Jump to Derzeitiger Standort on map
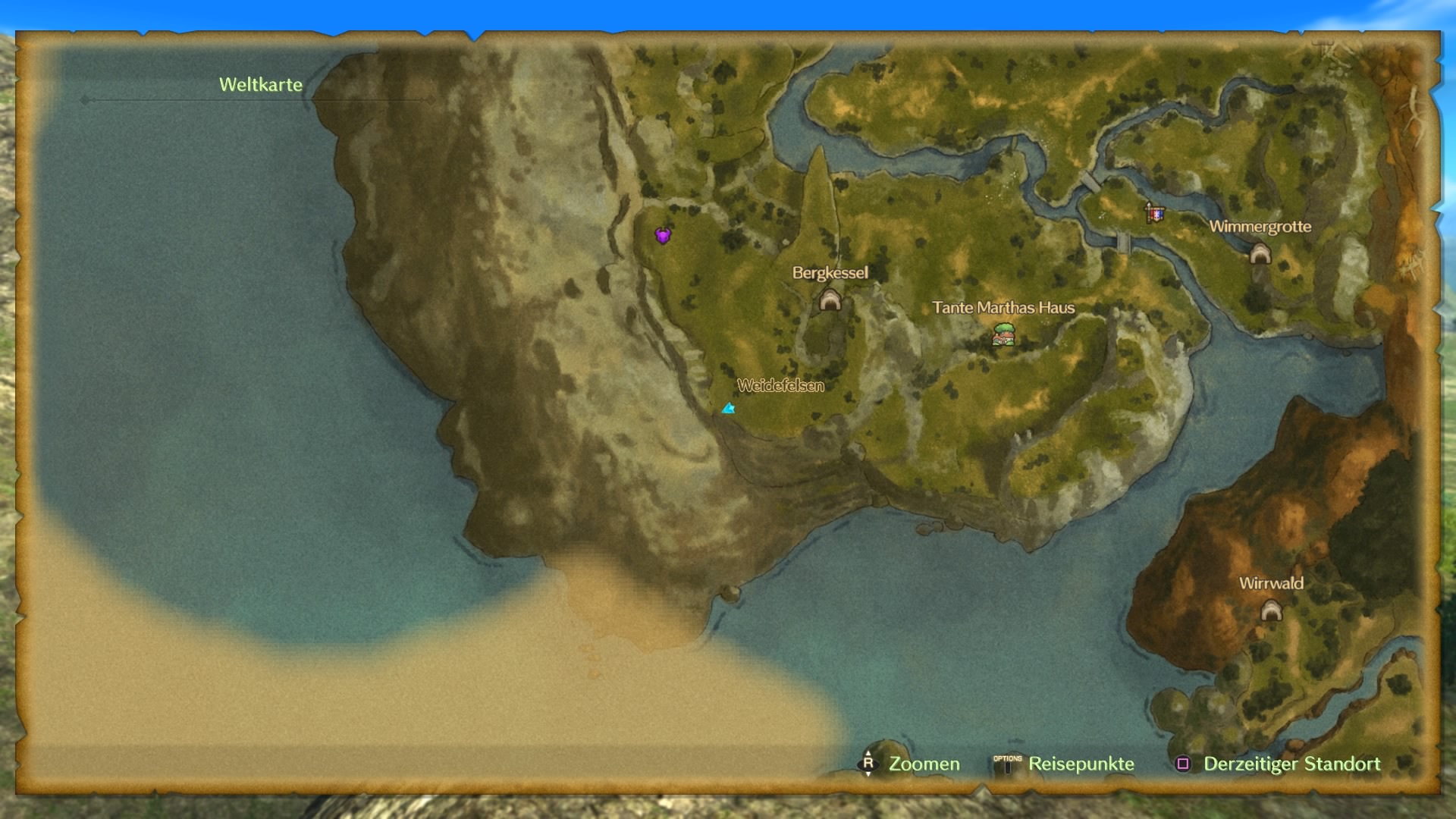 point(1279,764)
